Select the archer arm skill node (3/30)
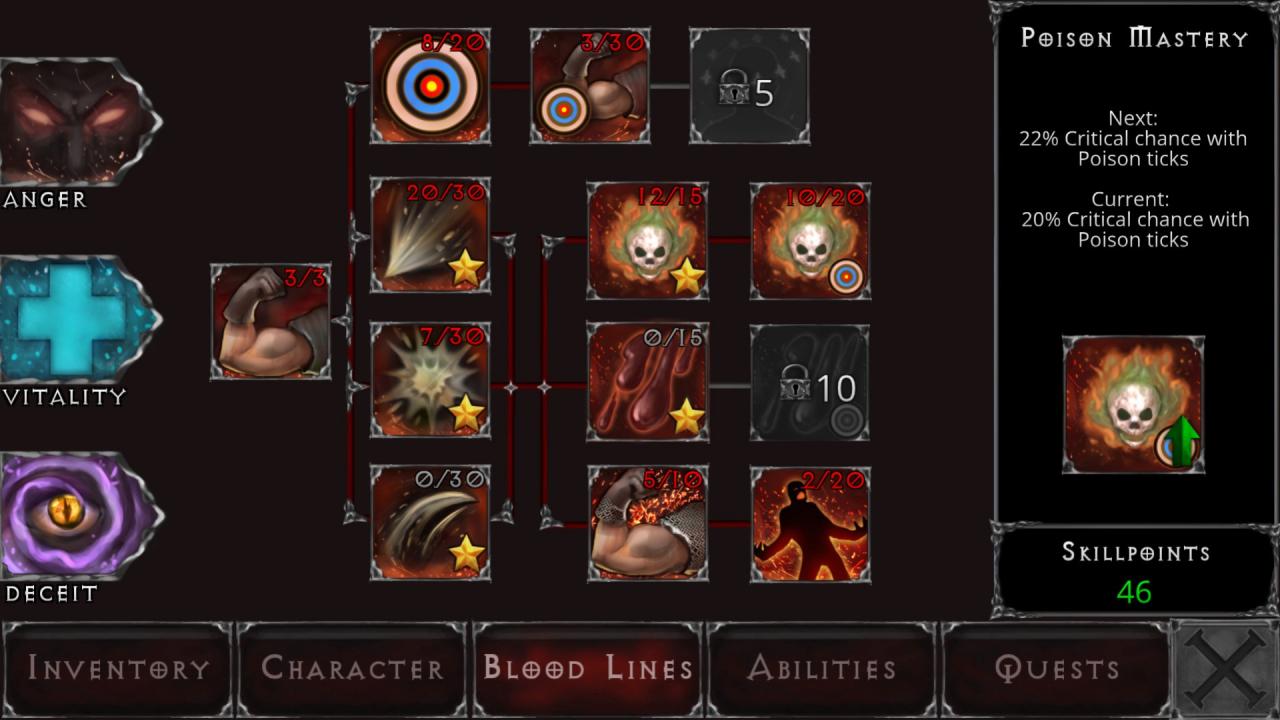Image resolution: width=1280 pixels, height=720 pixels. click(x=590, y=85)
